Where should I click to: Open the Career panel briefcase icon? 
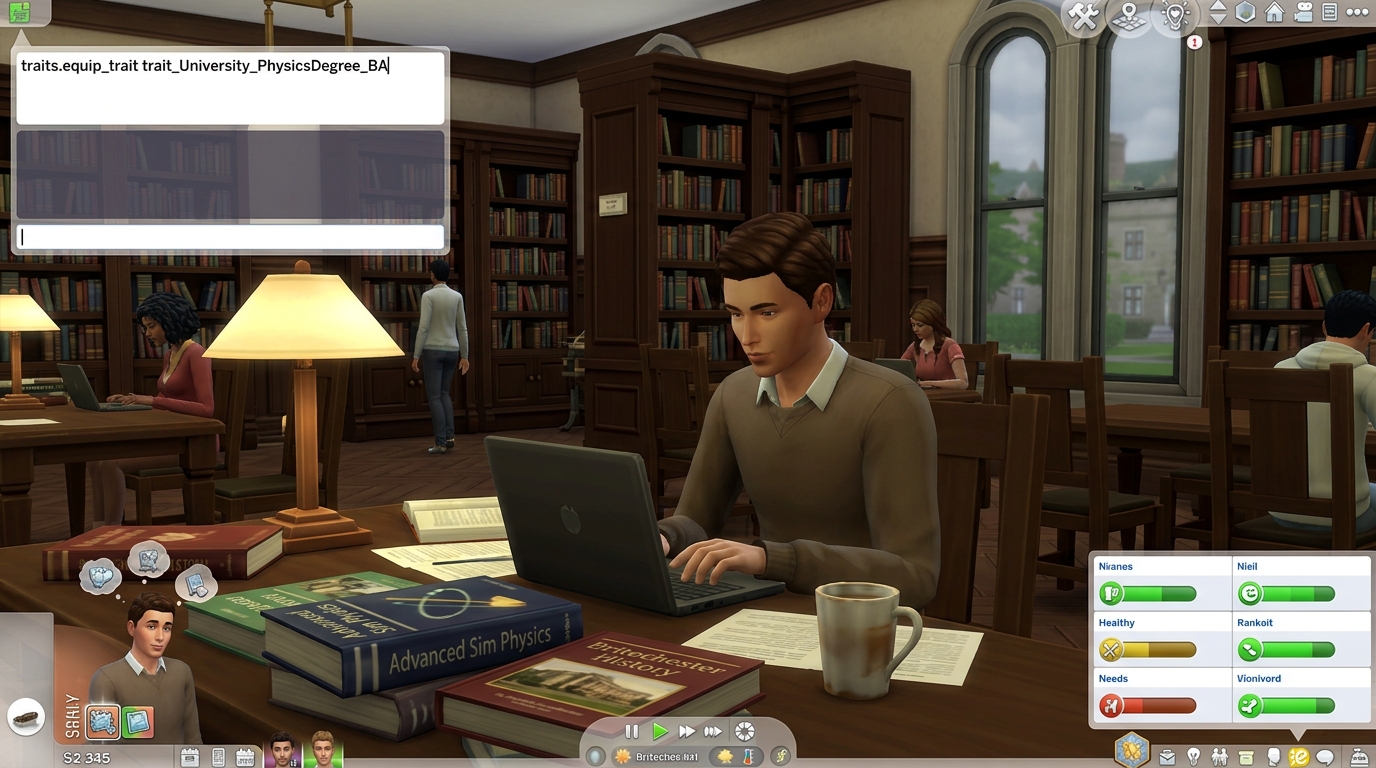point(1167,755)
